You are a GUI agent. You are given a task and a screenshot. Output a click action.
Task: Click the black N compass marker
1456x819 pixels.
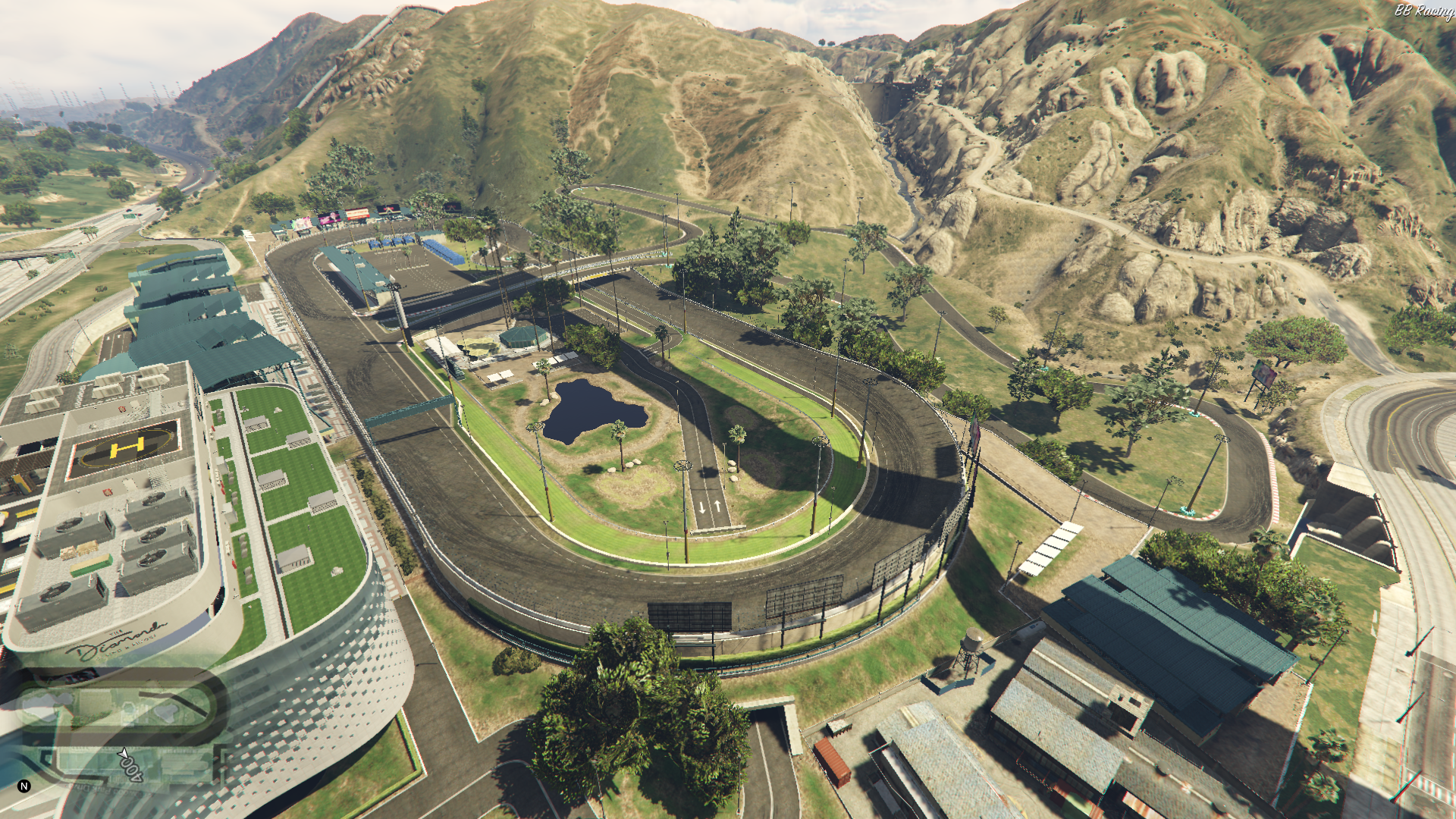click(x=24, y=786)
